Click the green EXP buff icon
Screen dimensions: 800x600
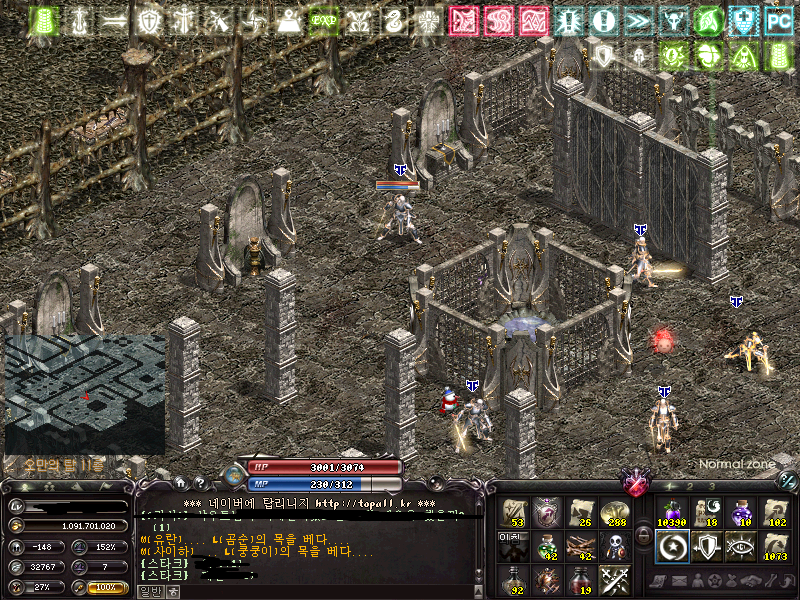click(321, 20)
